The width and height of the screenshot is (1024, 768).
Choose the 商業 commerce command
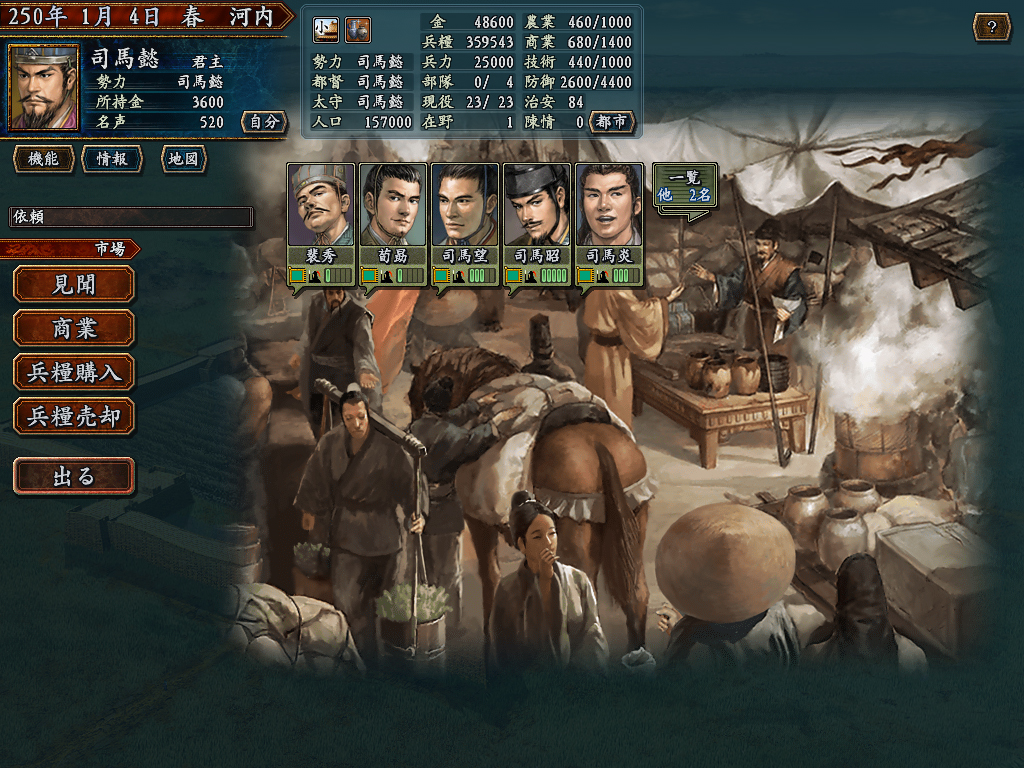74,328
